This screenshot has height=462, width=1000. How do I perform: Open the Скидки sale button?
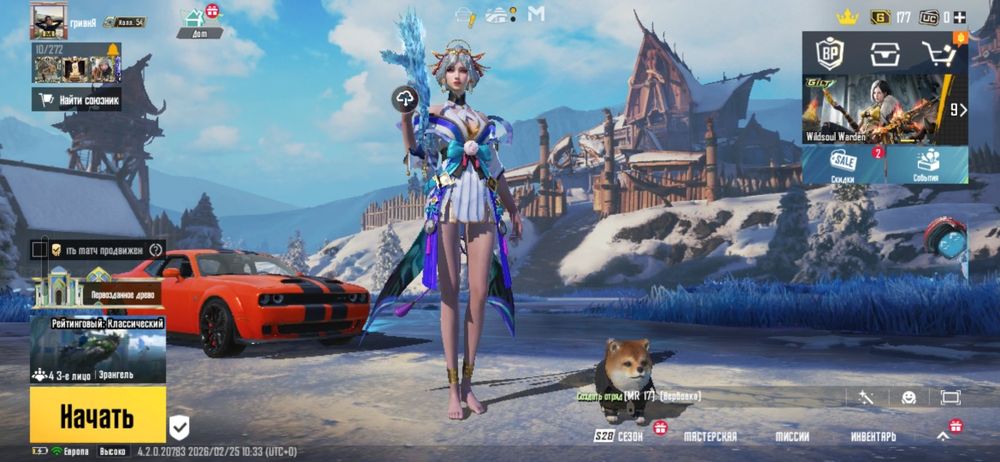click(x=843, y=165)
